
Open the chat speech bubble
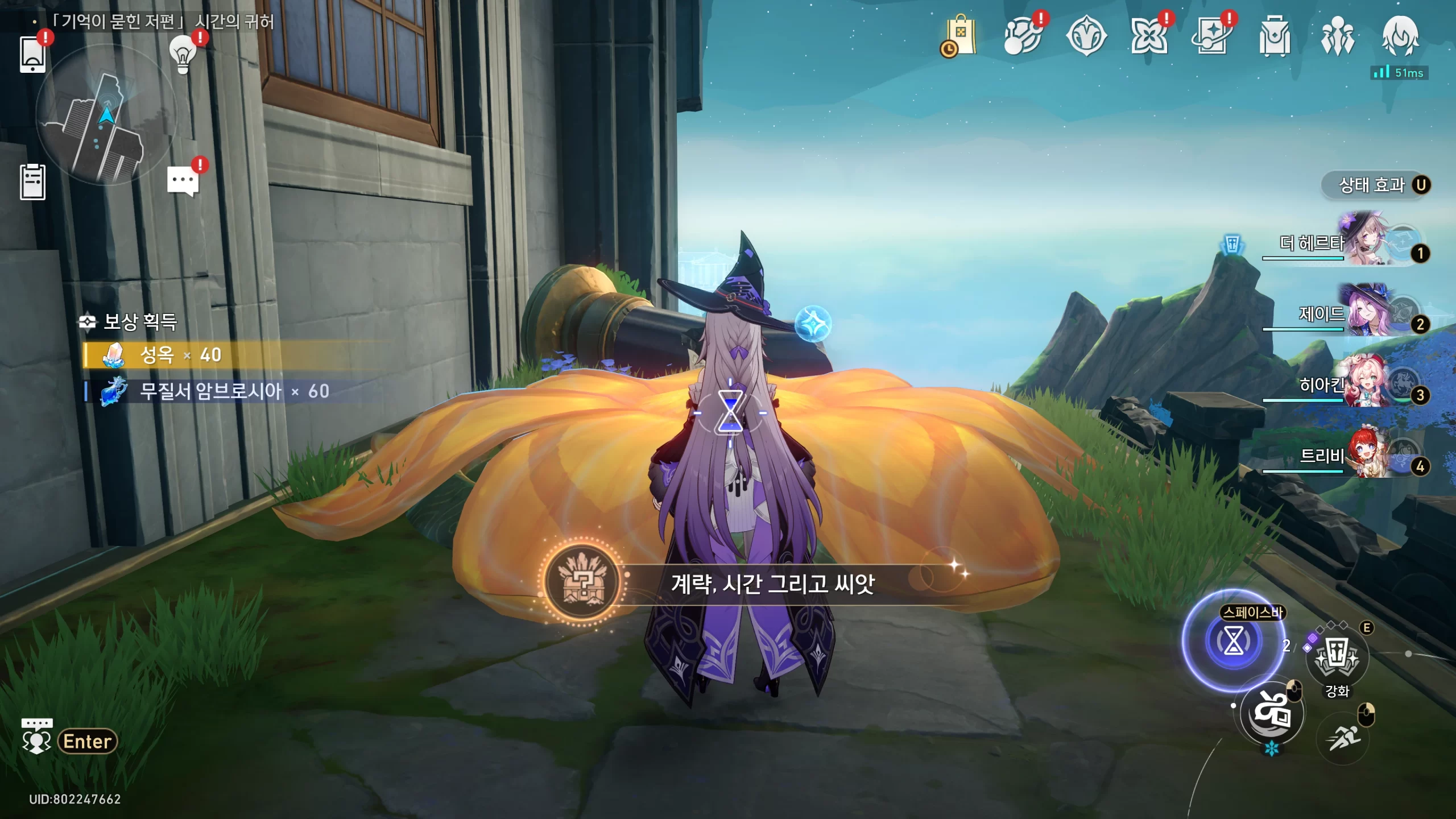(183, 181)
